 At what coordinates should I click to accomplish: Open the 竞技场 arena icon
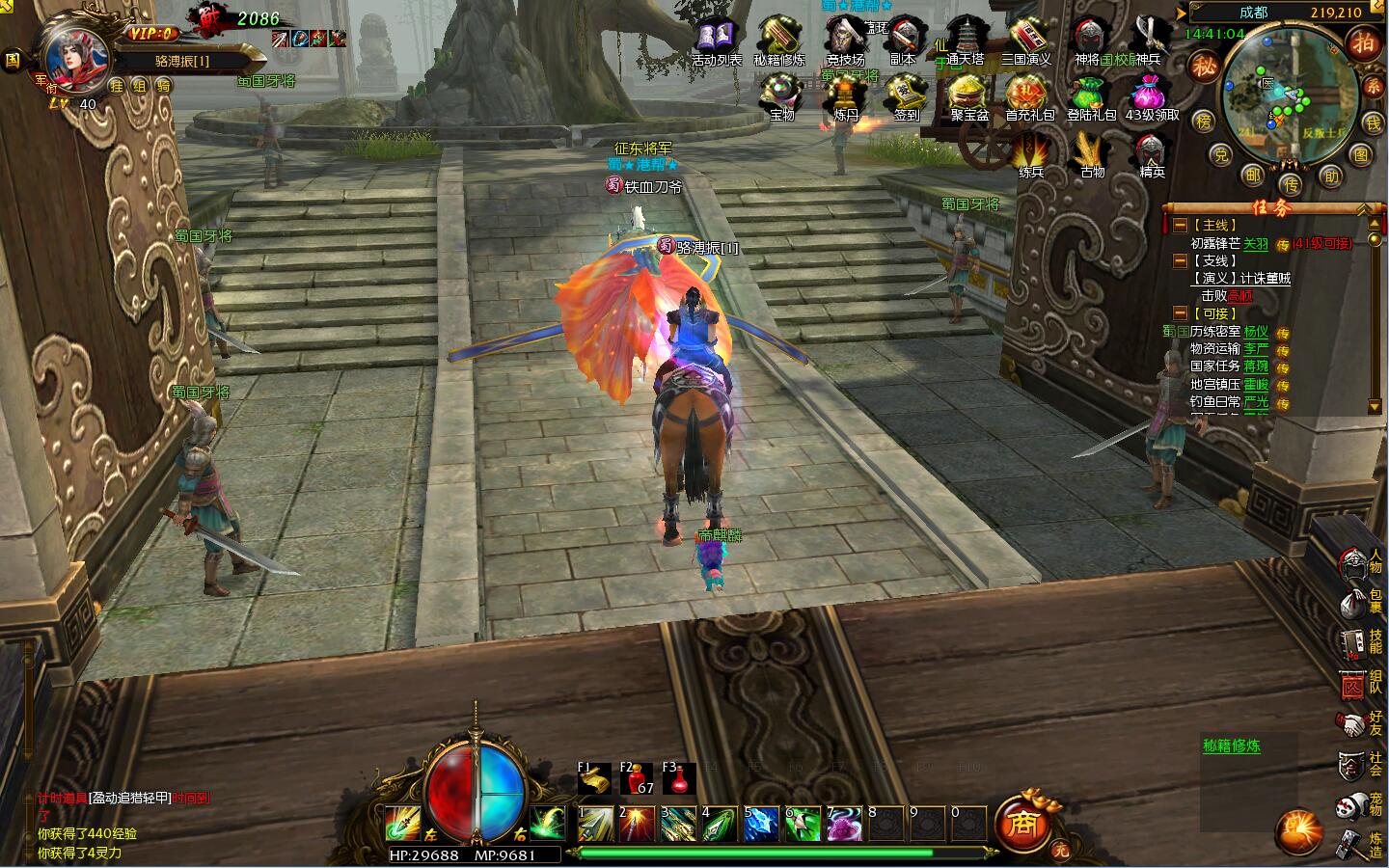pyautogui.click(x=845, y=40)
